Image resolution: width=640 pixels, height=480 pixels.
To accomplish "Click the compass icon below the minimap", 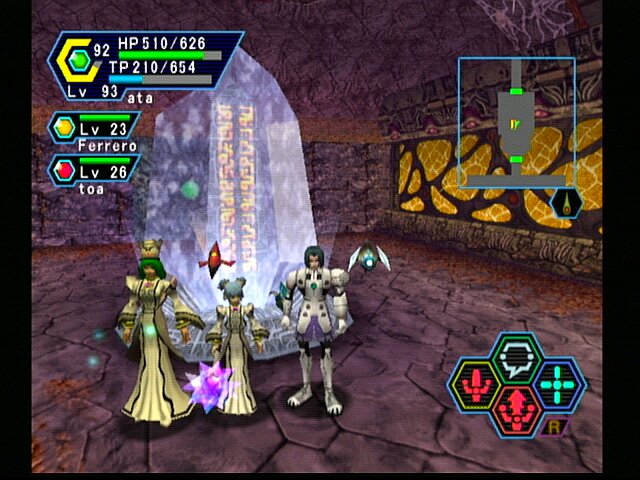I will [566, 205].
